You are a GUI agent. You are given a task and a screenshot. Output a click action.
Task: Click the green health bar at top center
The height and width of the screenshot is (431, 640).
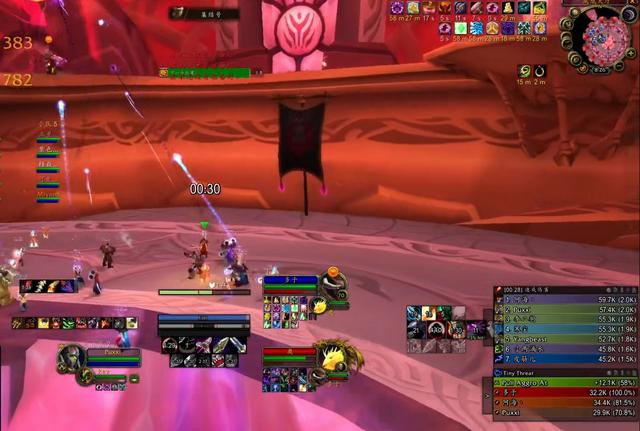pos(204,73)
